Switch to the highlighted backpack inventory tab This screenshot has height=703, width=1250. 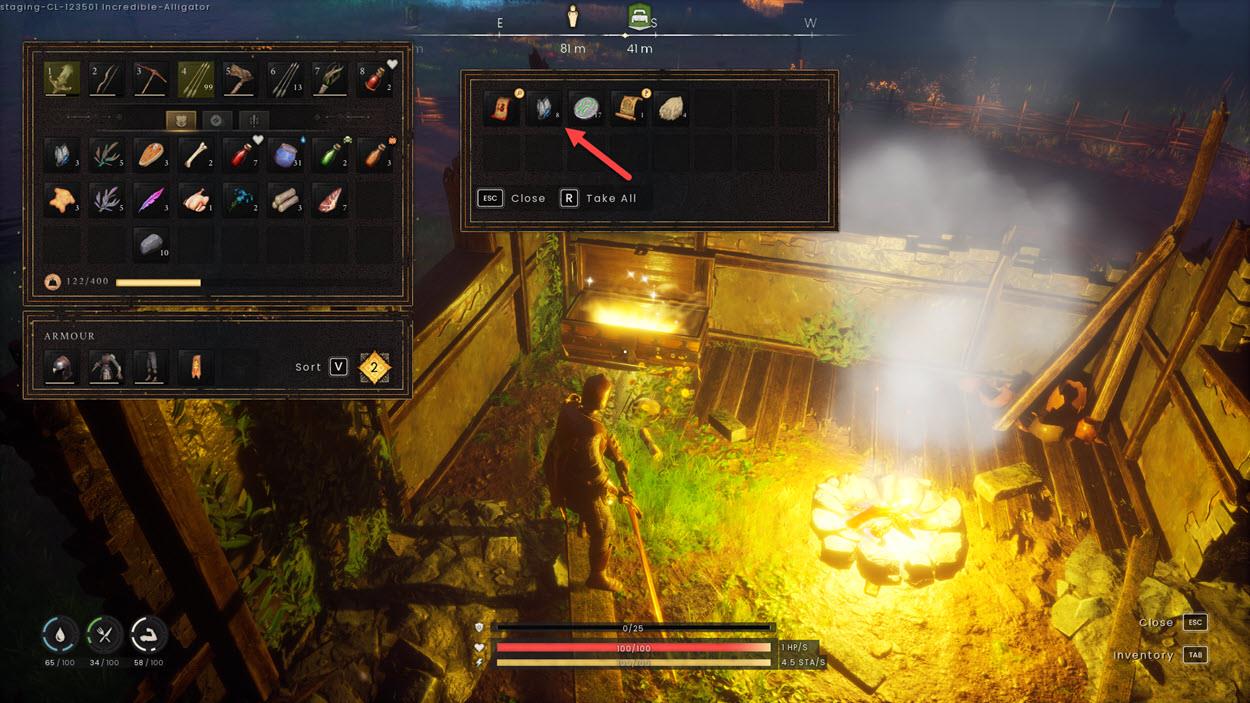point(180,120)
